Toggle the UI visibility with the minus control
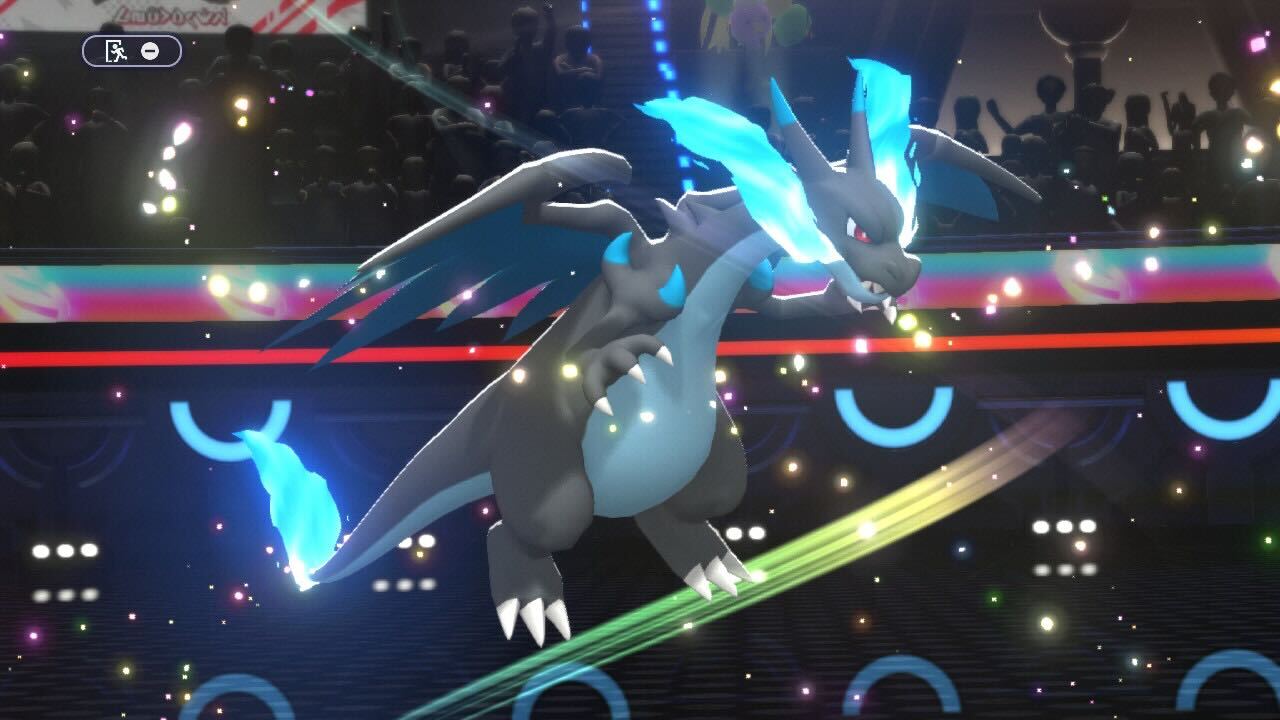 [150, 51]
